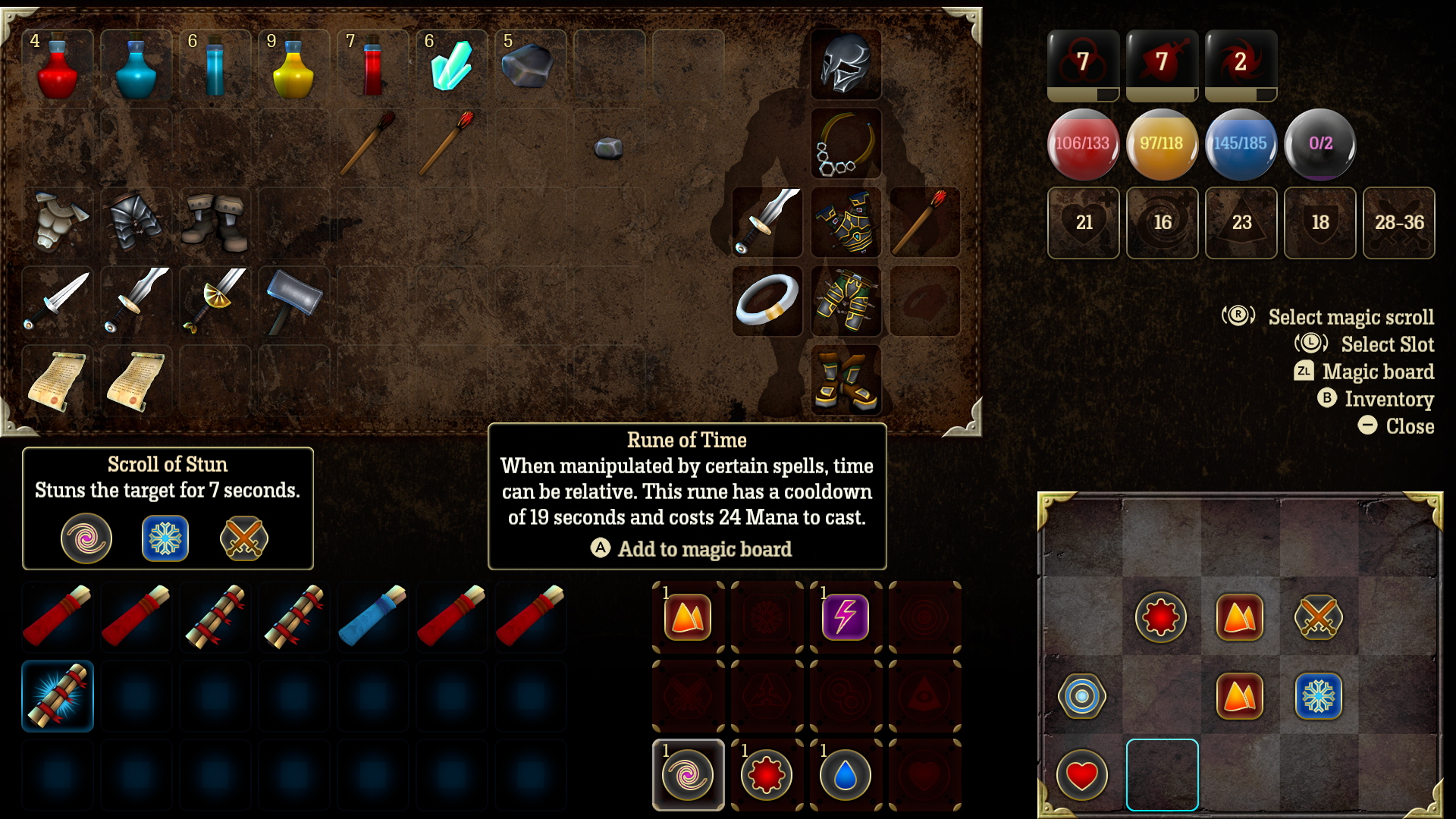The image size is (1456, 819).
Task: Choose the highlighted Scroll of Stun
Action: (58, 695)
